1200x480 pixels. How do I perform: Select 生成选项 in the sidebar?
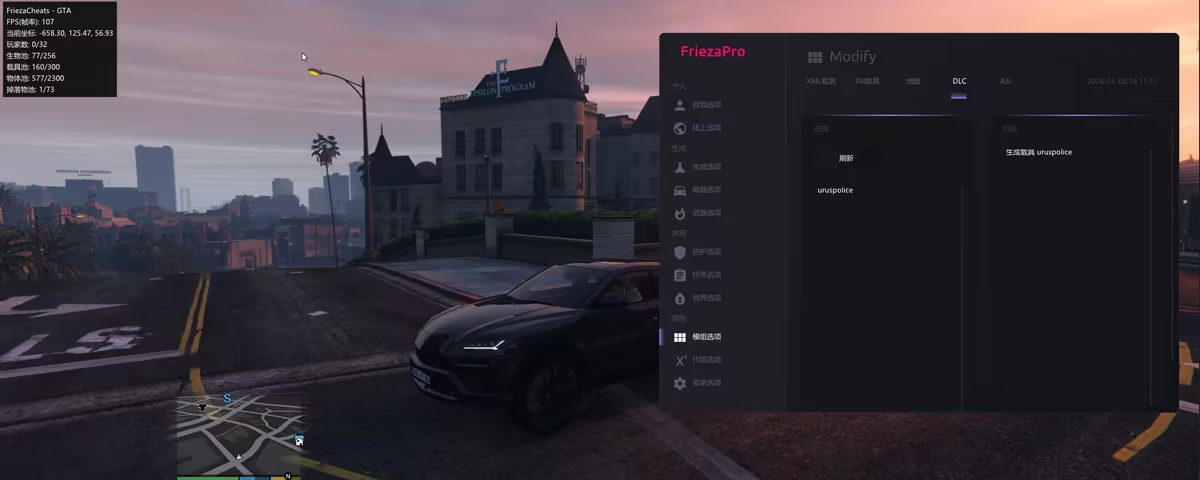[x=706, y=167]
